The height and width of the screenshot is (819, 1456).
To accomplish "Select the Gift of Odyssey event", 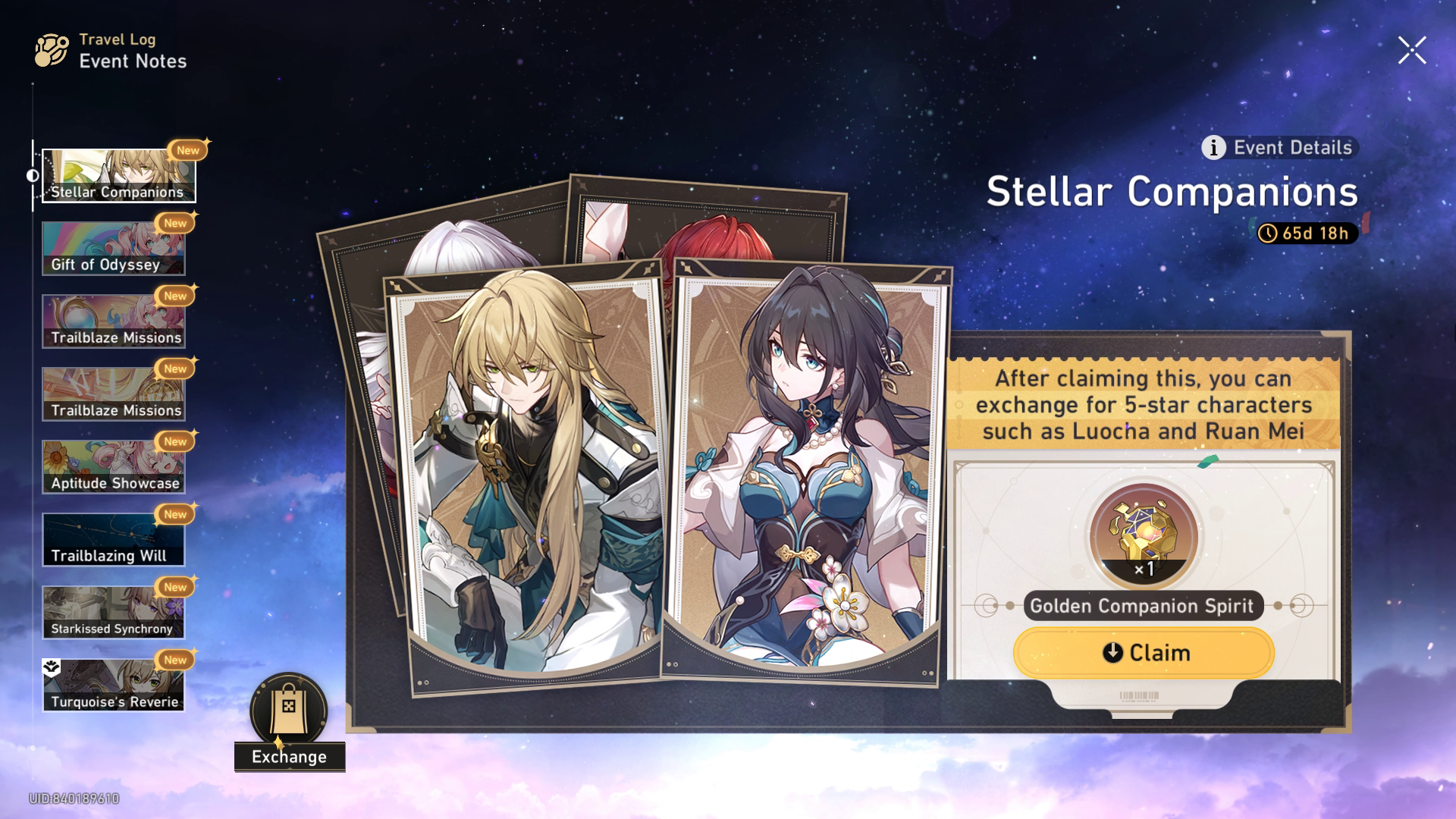I will click(114, 247).
